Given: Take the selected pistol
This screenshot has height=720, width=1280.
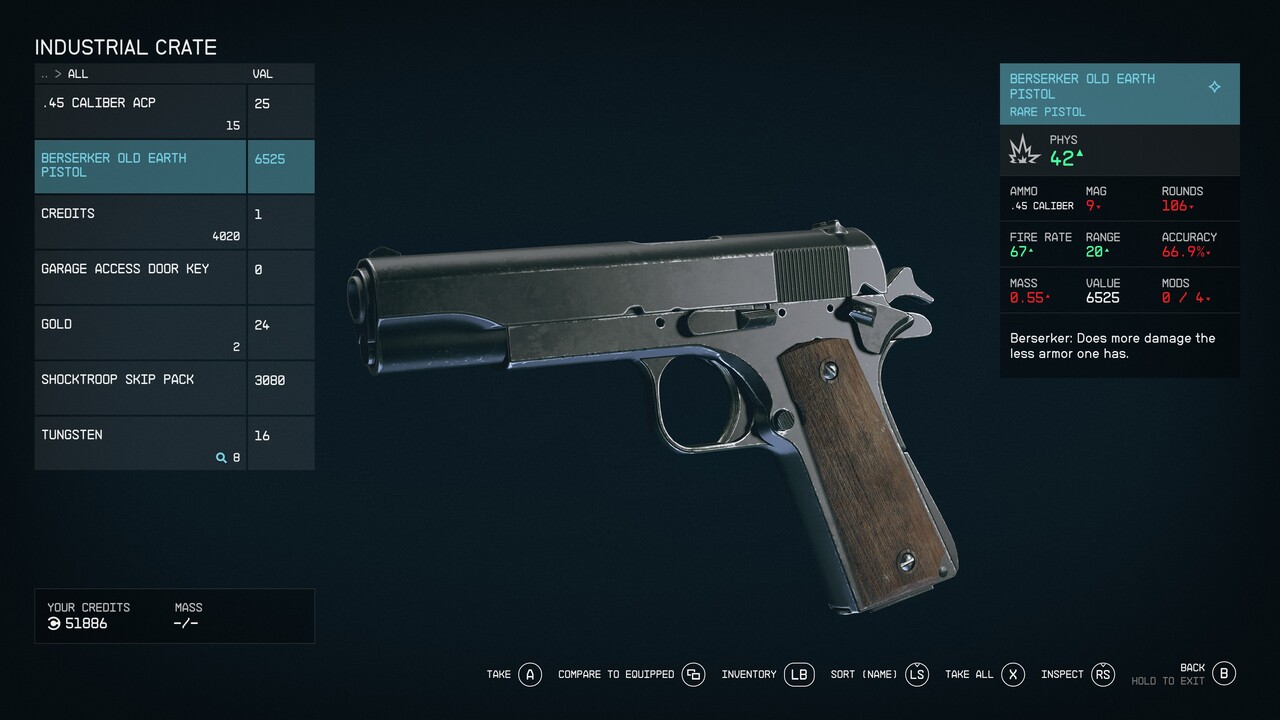Looking at the screenshot, I should [530, 675].
